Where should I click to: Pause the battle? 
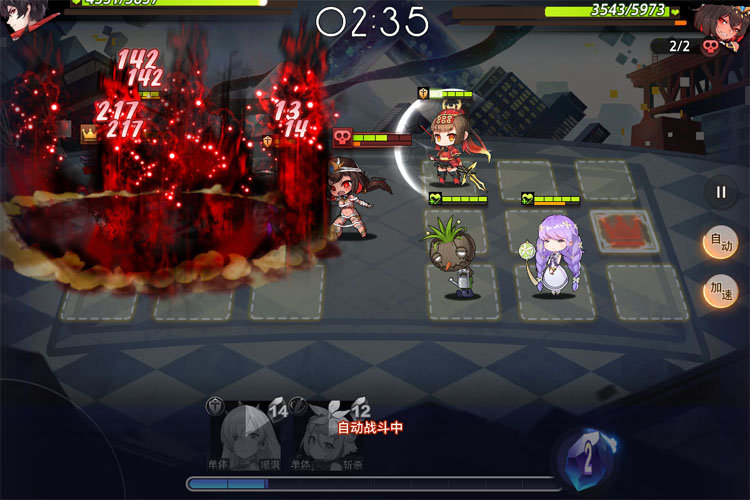[720, 193]
